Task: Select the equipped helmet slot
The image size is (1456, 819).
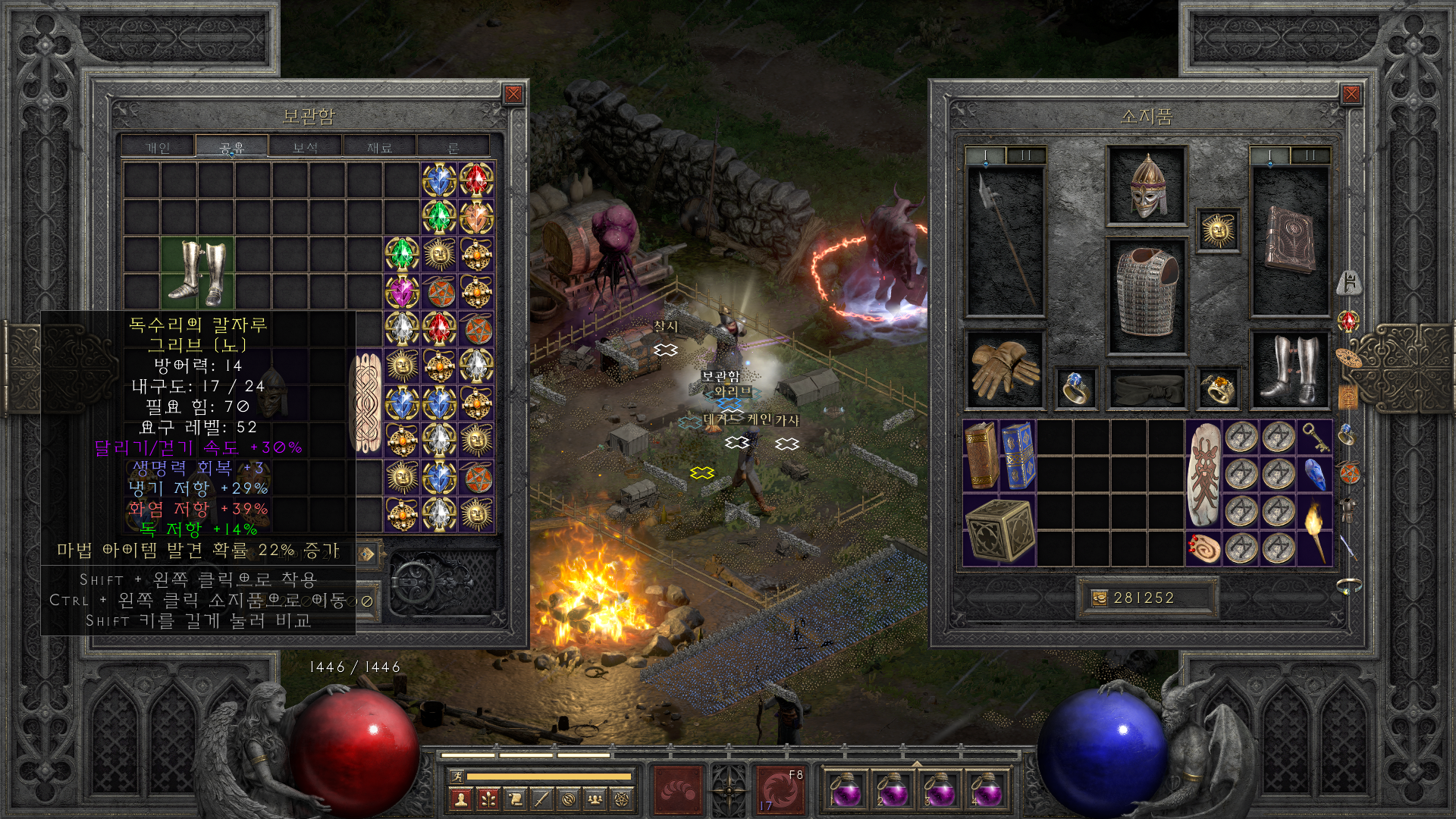Action: [x=1147, y=186]
